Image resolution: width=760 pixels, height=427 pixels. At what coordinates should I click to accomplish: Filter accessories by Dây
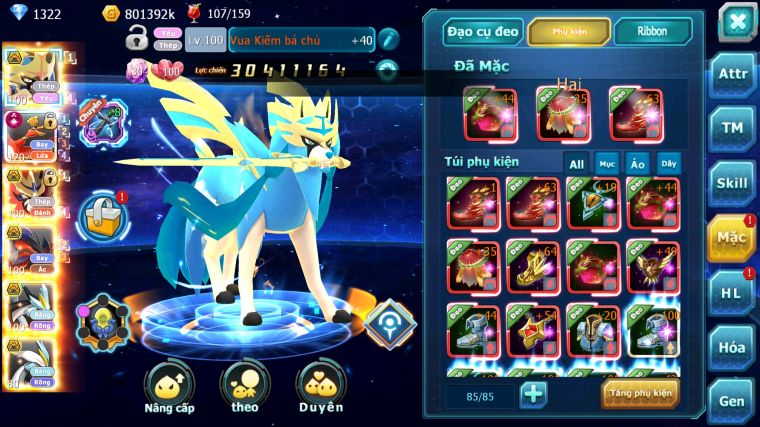point(668,164)
